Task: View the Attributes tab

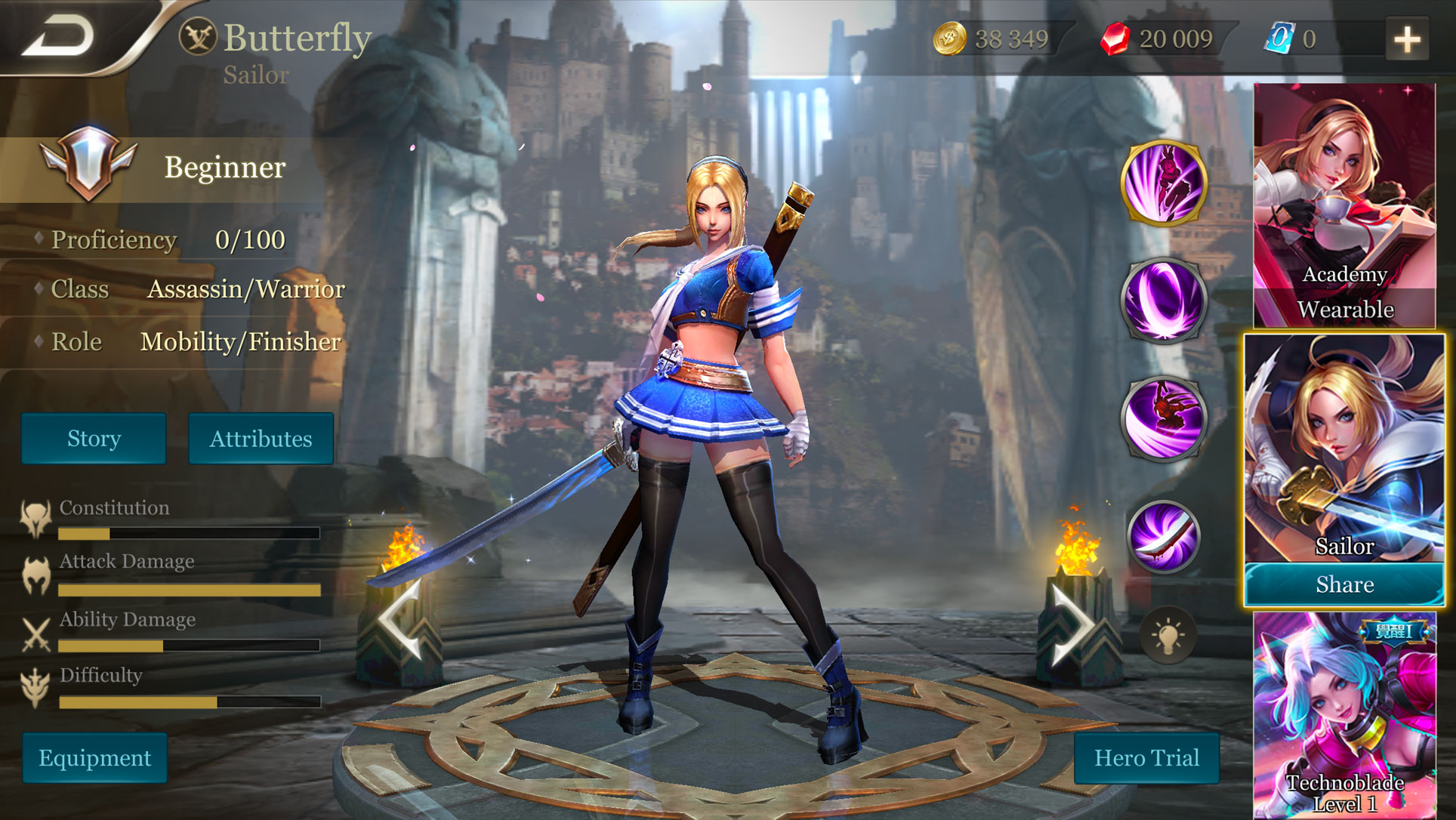Action: [261, 438]
